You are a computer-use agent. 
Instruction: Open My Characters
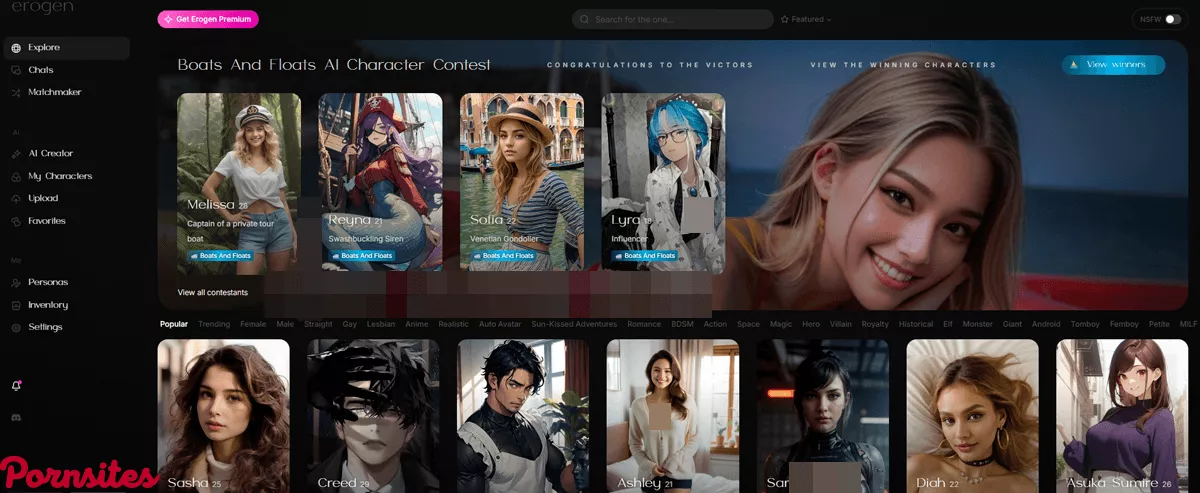coord(60,176)
